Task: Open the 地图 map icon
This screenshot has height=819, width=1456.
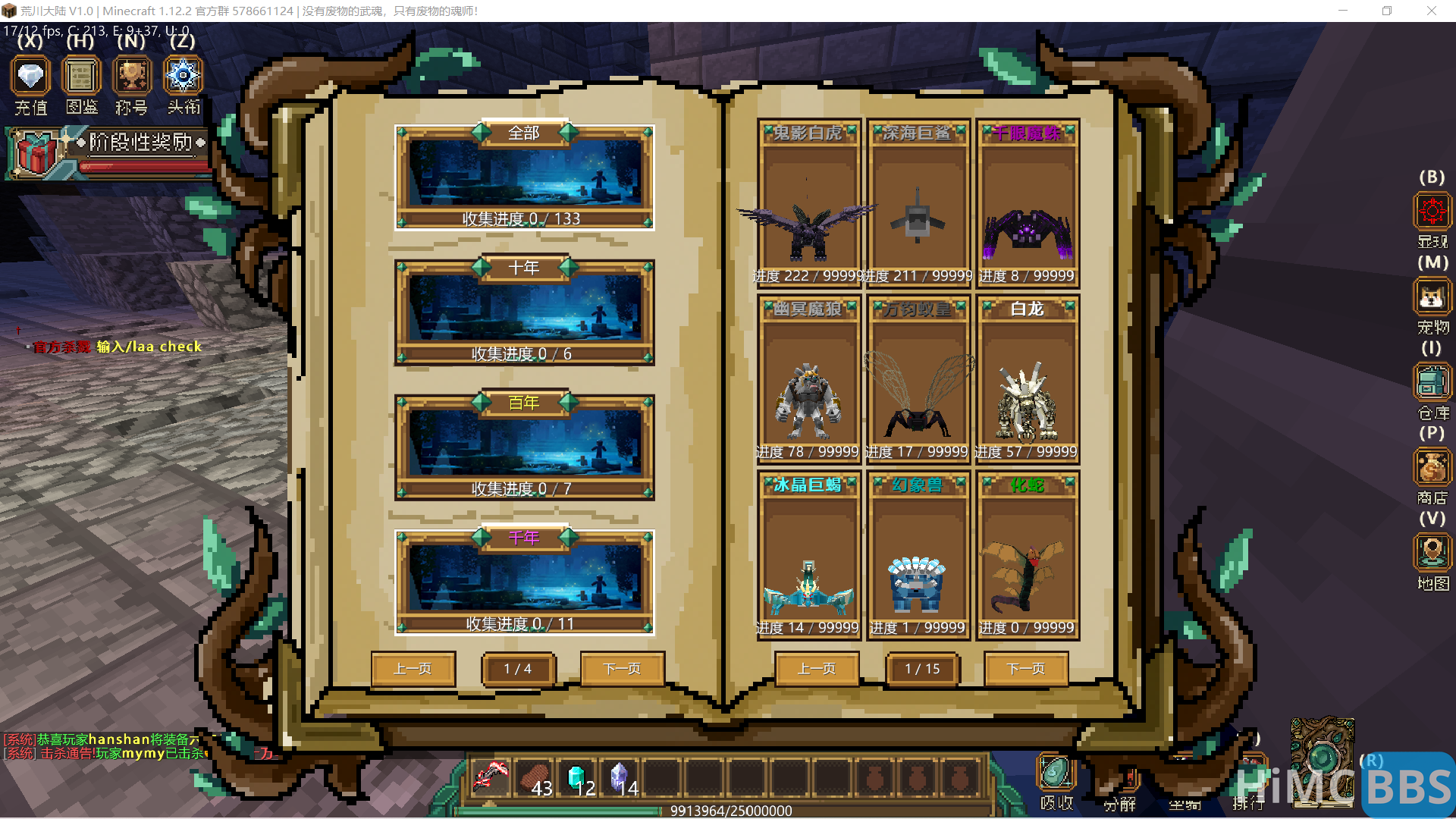Action: tap(1432, 553)
